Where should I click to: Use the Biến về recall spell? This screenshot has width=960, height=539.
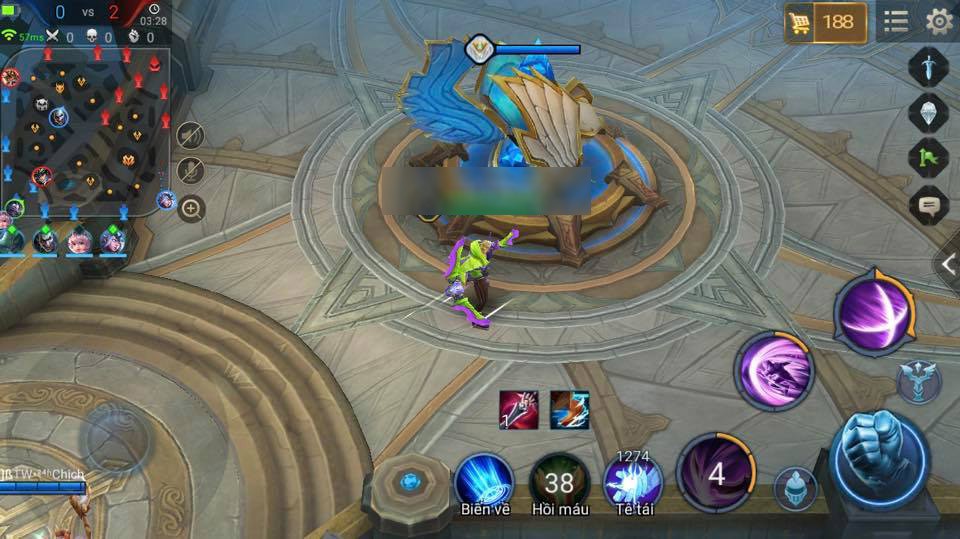485,482
